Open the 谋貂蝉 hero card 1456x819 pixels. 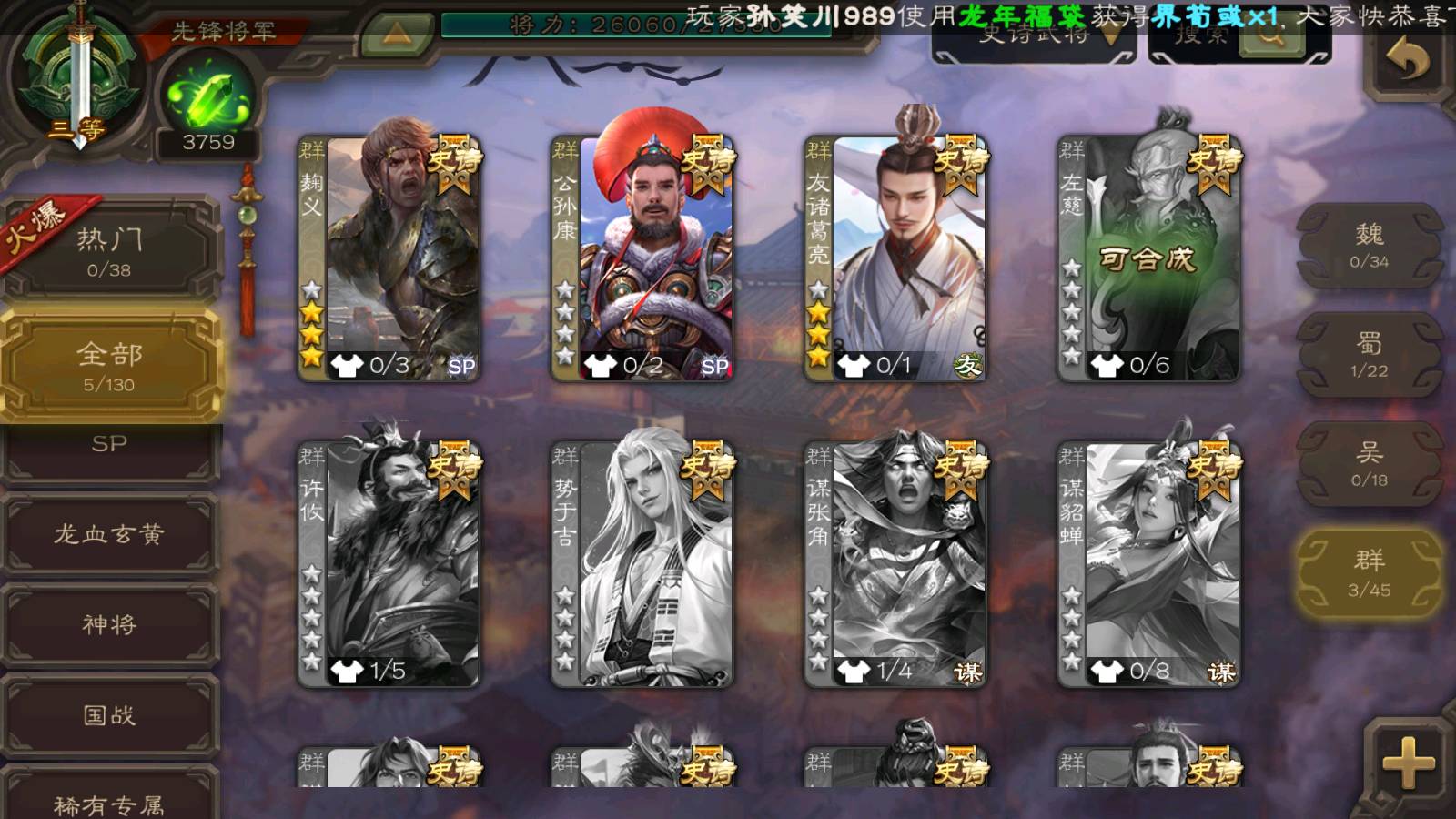[x=1150, y=564]
